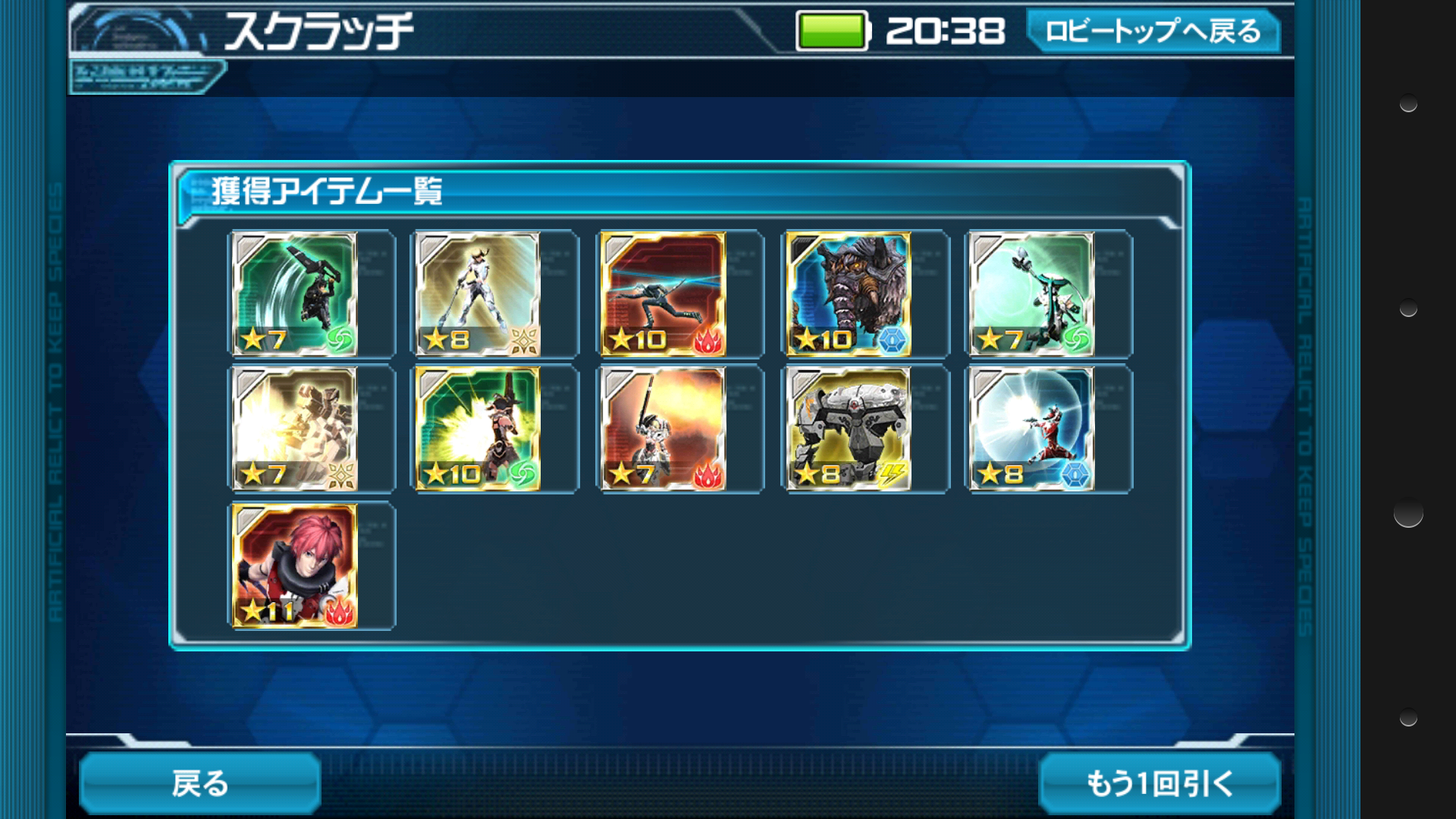This screenshot has height=819, width=1456.
Task: Select the ★11 red-haired character card
Action: pyautogui.click(x=294, y=566)
